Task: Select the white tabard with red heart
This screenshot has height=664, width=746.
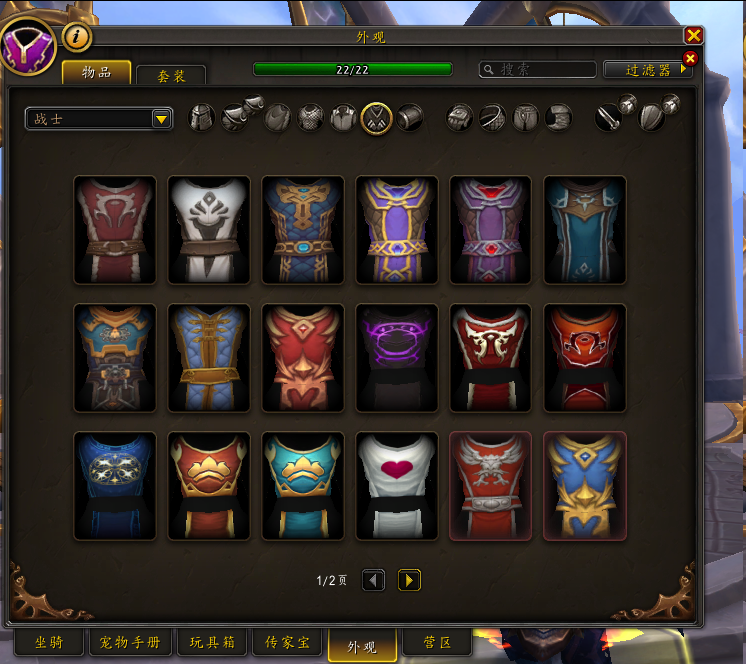Action: click(x=397, y=486)
